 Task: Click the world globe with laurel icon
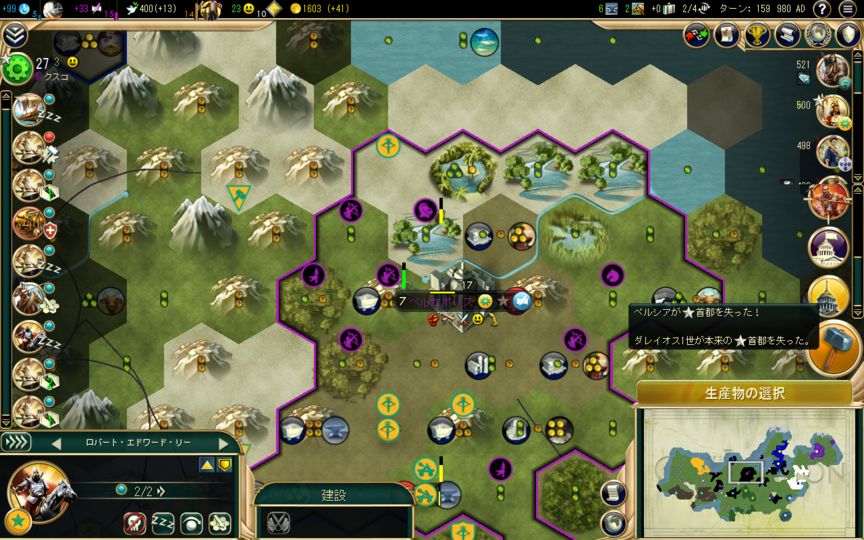pos(817,35)
